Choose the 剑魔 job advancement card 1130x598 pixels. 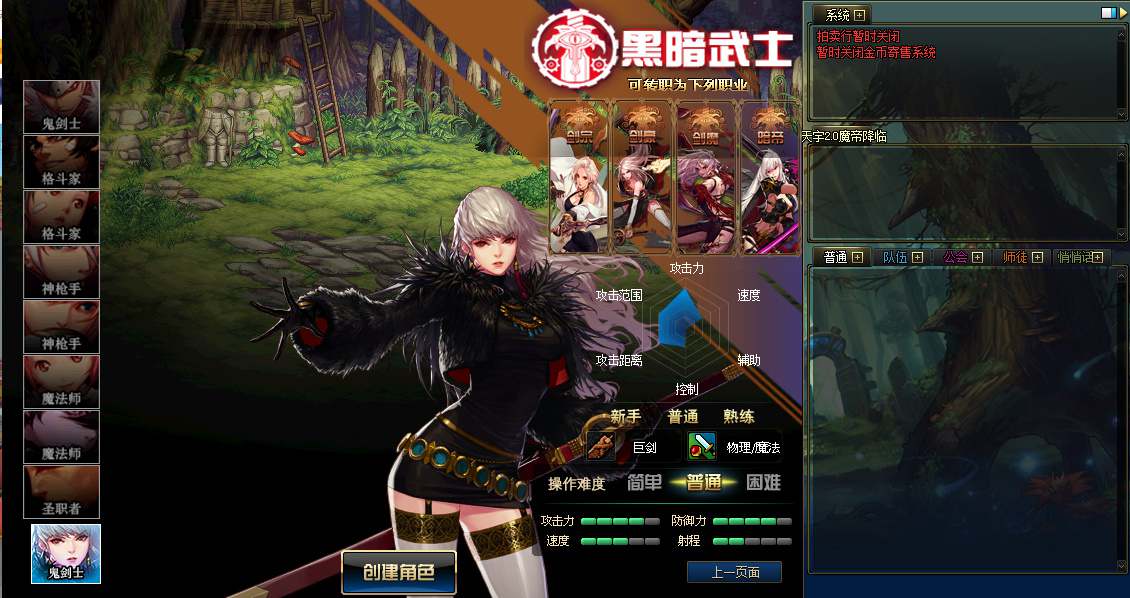point(705,178)
